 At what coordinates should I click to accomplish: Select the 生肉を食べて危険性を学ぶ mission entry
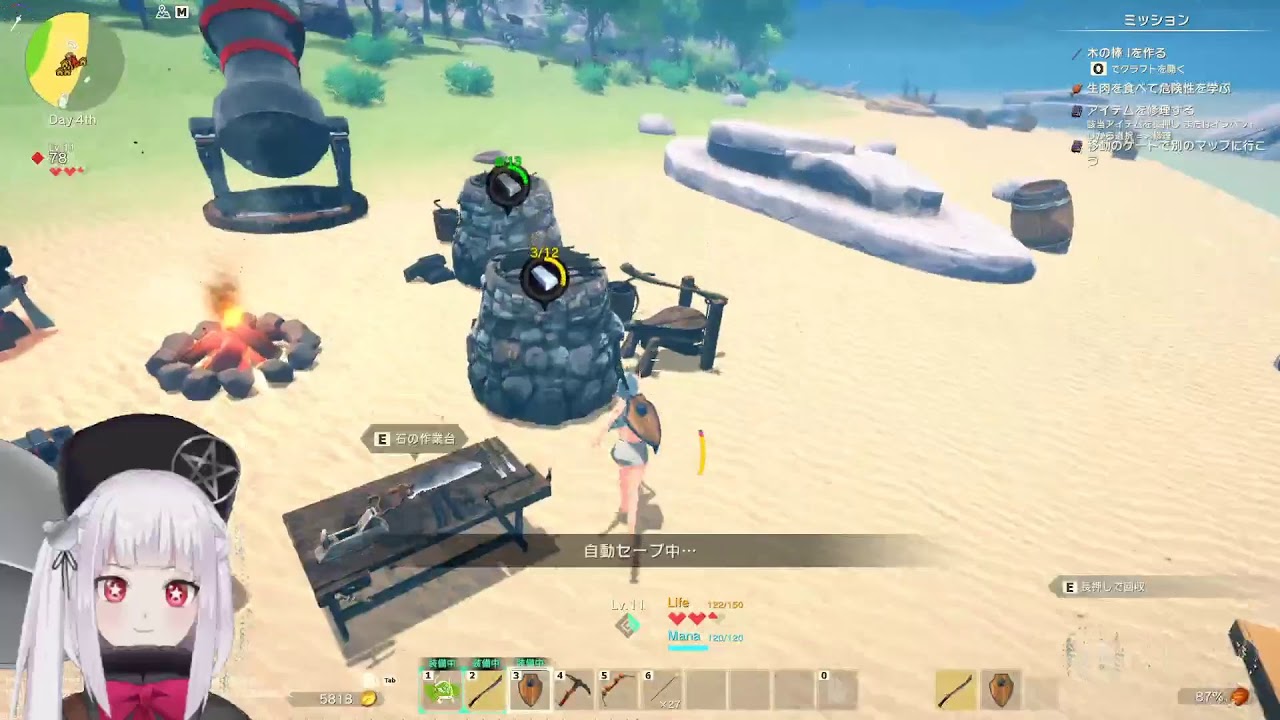(x=1158, y=88)
